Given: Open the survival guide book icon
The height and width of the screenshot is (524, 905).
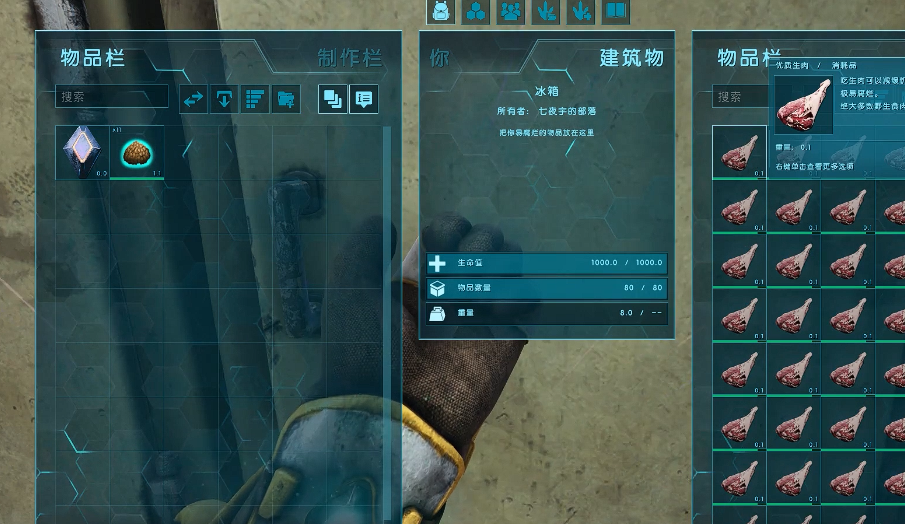Looking at the screenshot, I should point(615,11).
